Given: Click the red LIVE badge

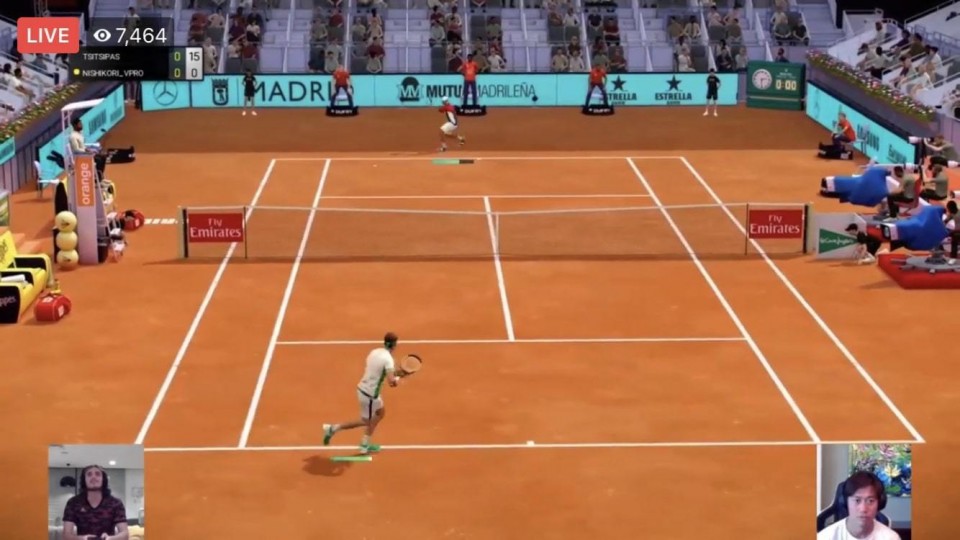Looking at the screenshot, I should point(47,35).
